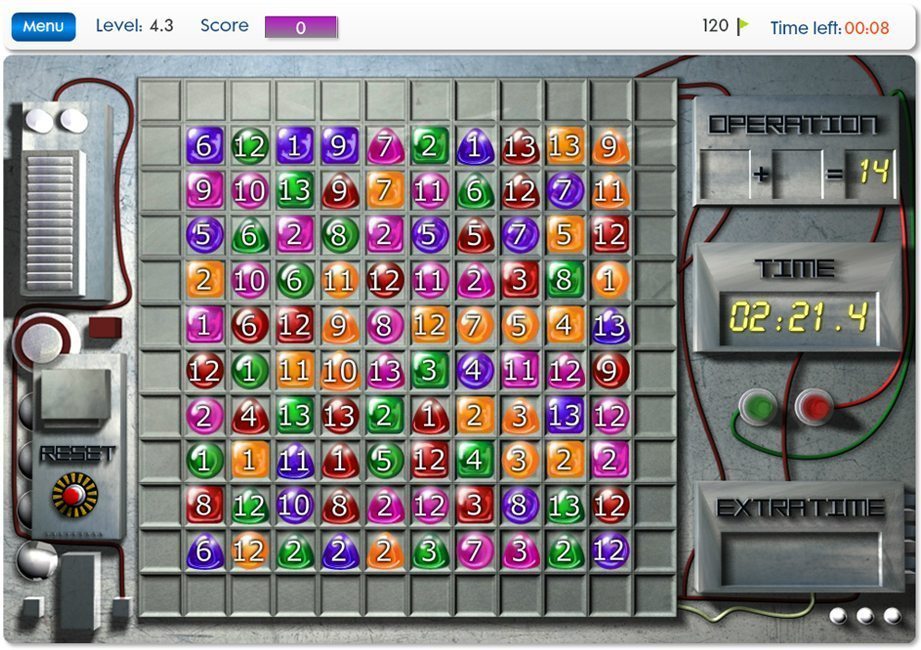Choose the pink 8 tile
921x650 pixels.
384,326
